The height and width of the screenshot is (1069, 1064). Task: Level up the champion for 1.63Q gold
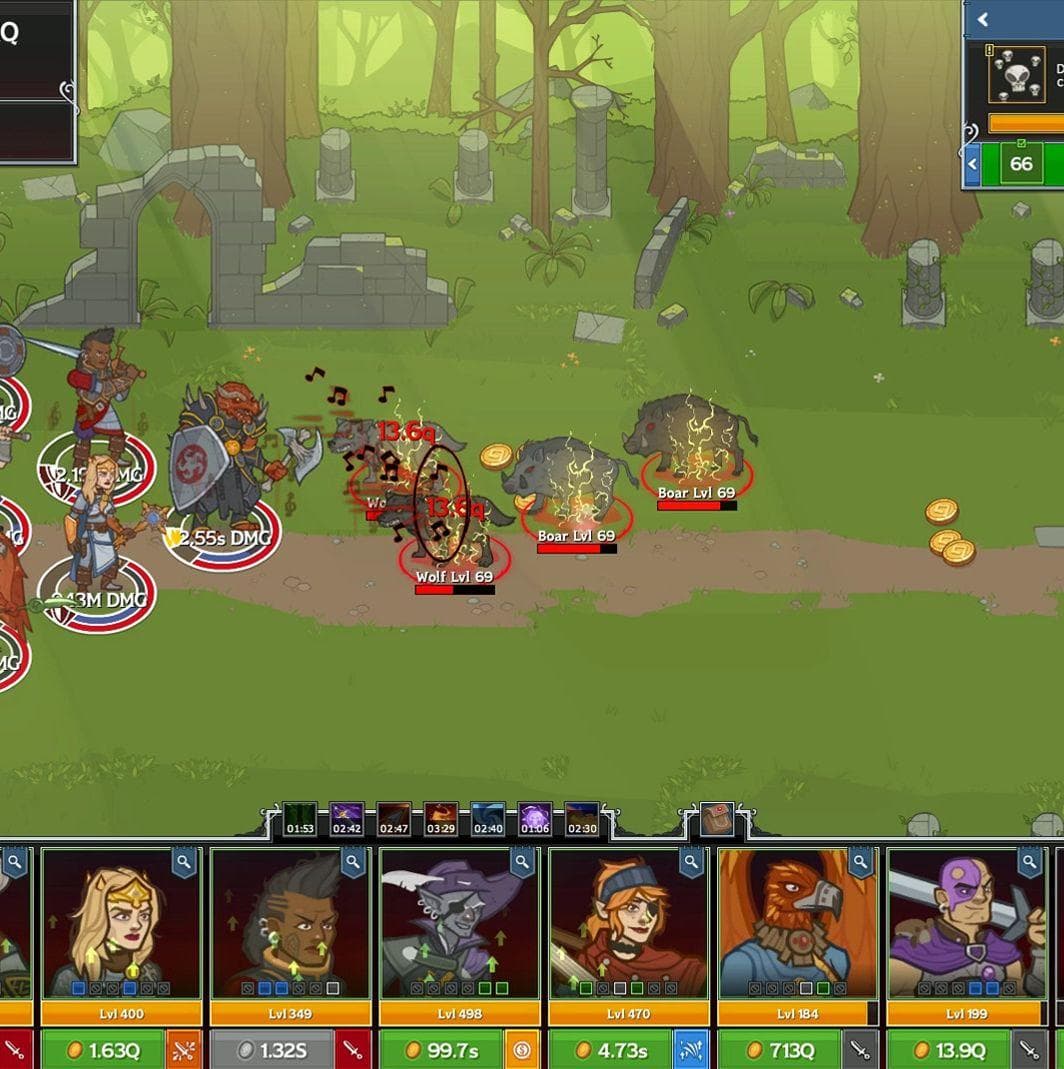(x=102, y=1050)
